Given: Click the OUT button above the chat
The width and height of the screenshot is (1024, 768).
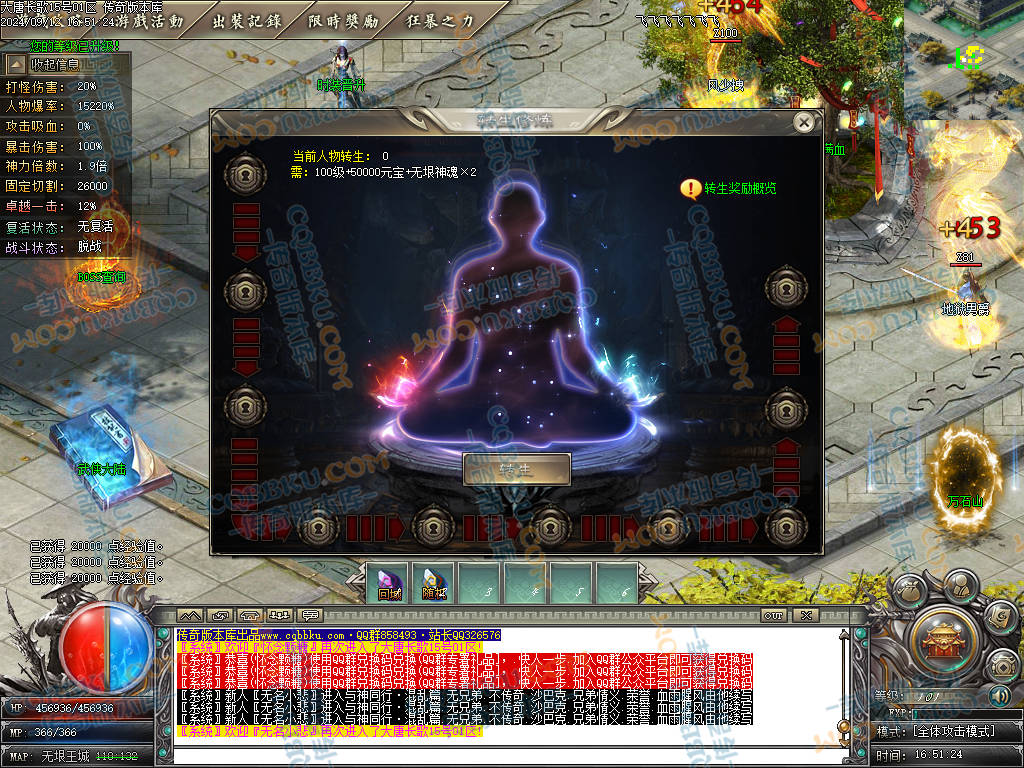Looking at the screenshot, I should pos(773,614).
